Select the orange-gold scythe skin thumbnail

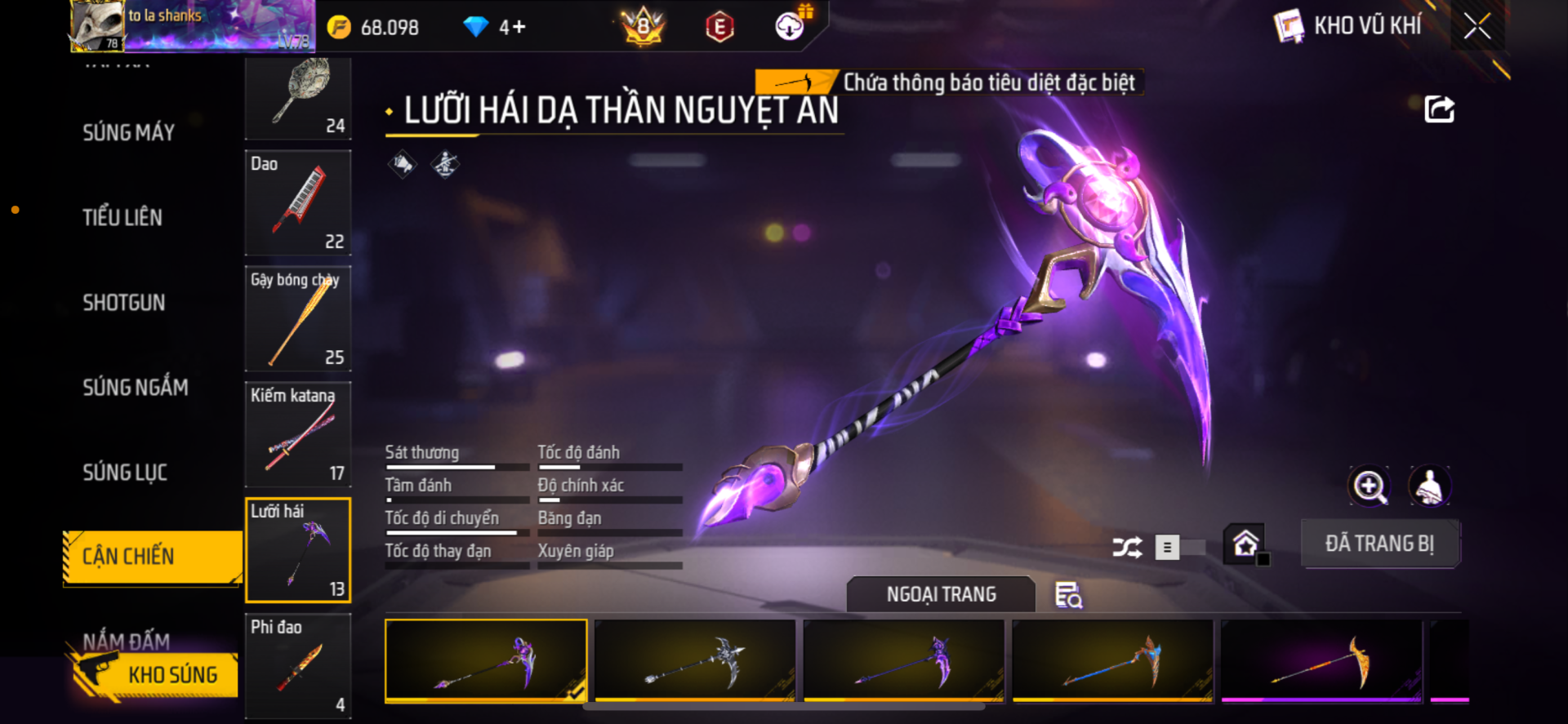(1321, 660)
